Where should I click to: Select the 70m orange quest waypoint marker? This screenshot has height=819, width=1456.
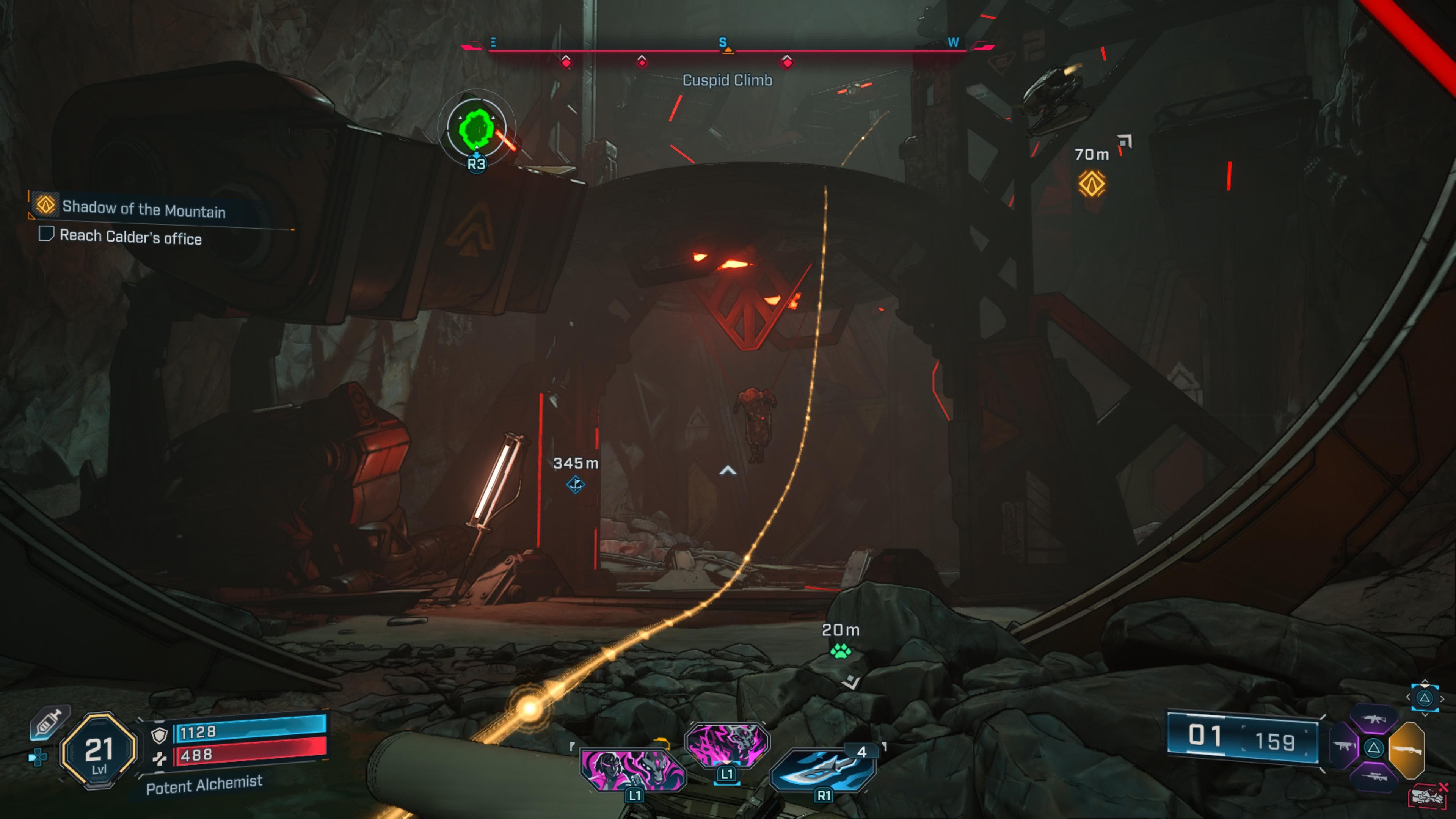tap(1091, 184)
